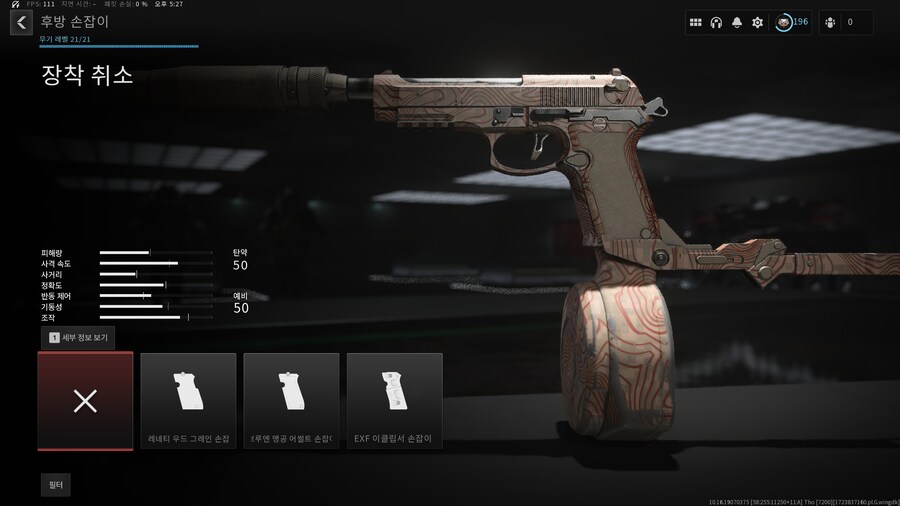Open the grid menu icon
This screenshot has width=900, height=506.
(696, 22)
